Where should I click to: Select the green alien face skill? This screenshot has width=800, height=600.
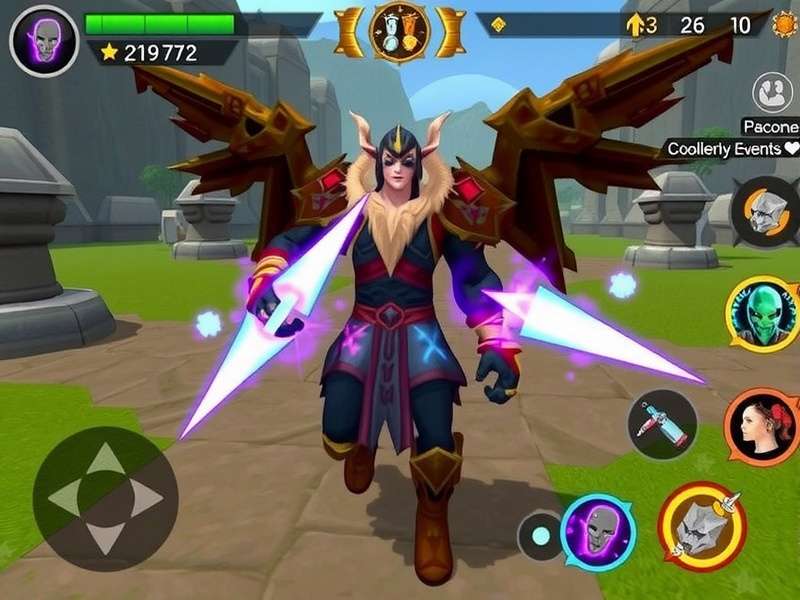(762, 314)
